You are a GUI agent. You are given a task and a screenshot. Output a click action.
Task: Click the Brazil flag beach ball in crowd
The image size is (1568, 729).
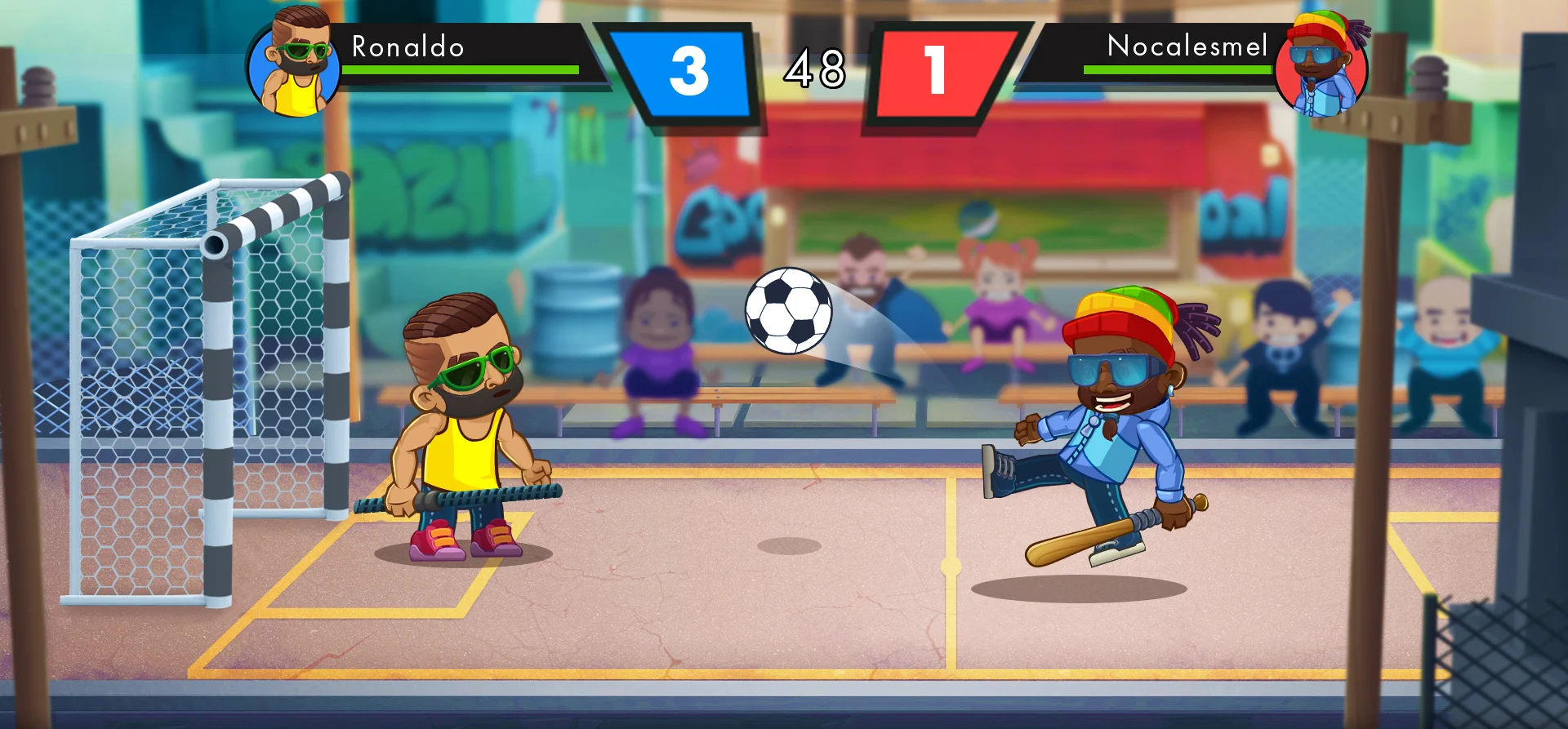coord(977,219)
